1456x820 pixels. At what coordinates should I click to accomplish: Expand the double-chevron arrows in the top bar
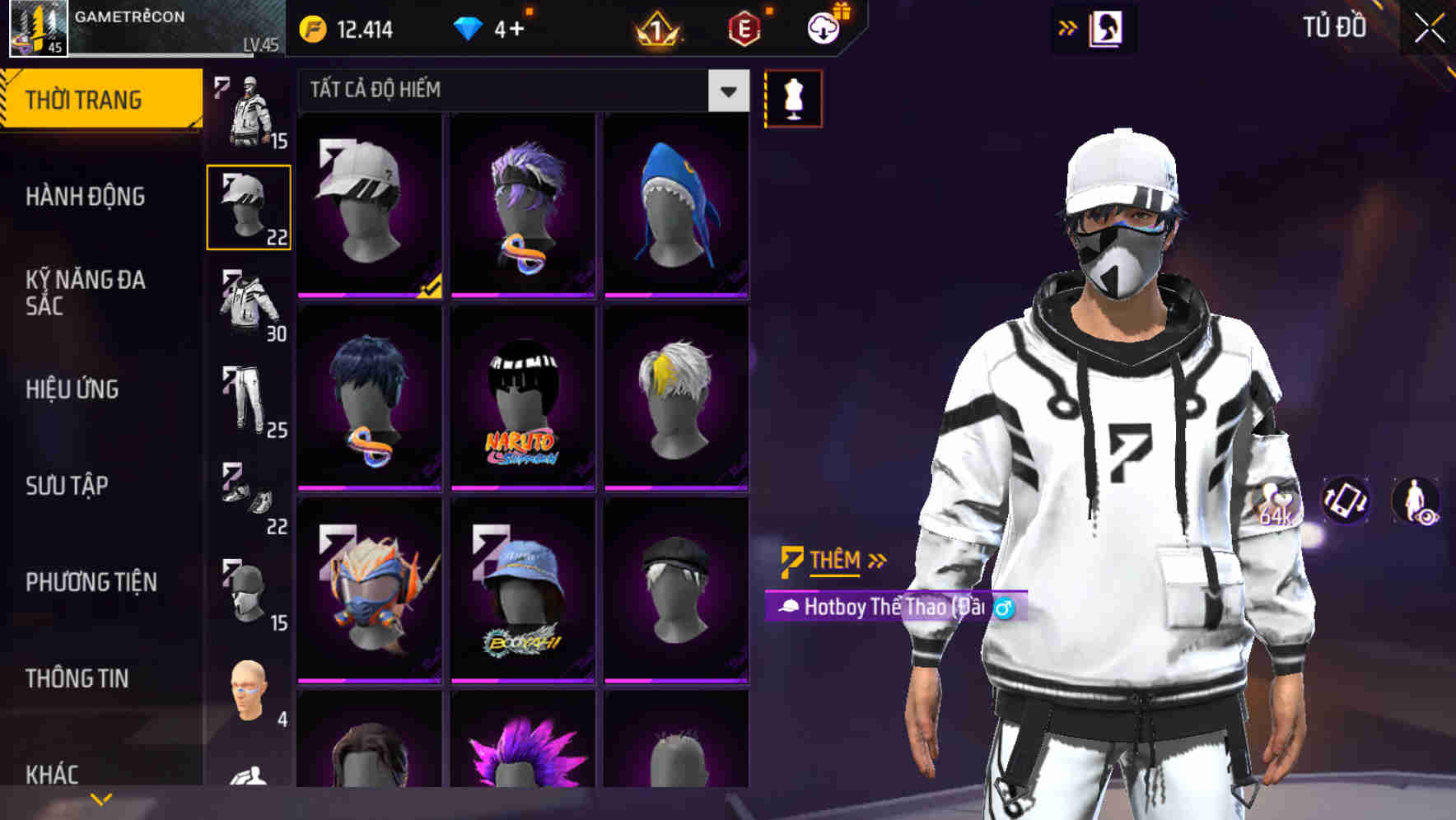pos(1067,27)
